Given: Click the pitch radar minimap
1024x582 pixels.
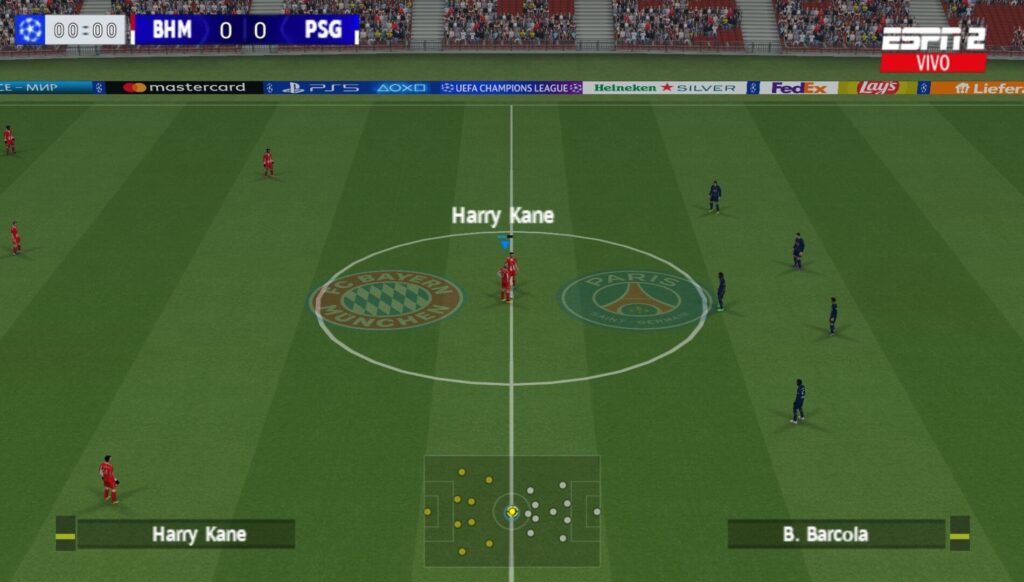Looking at the screenshot, I should tap(511, 511).
